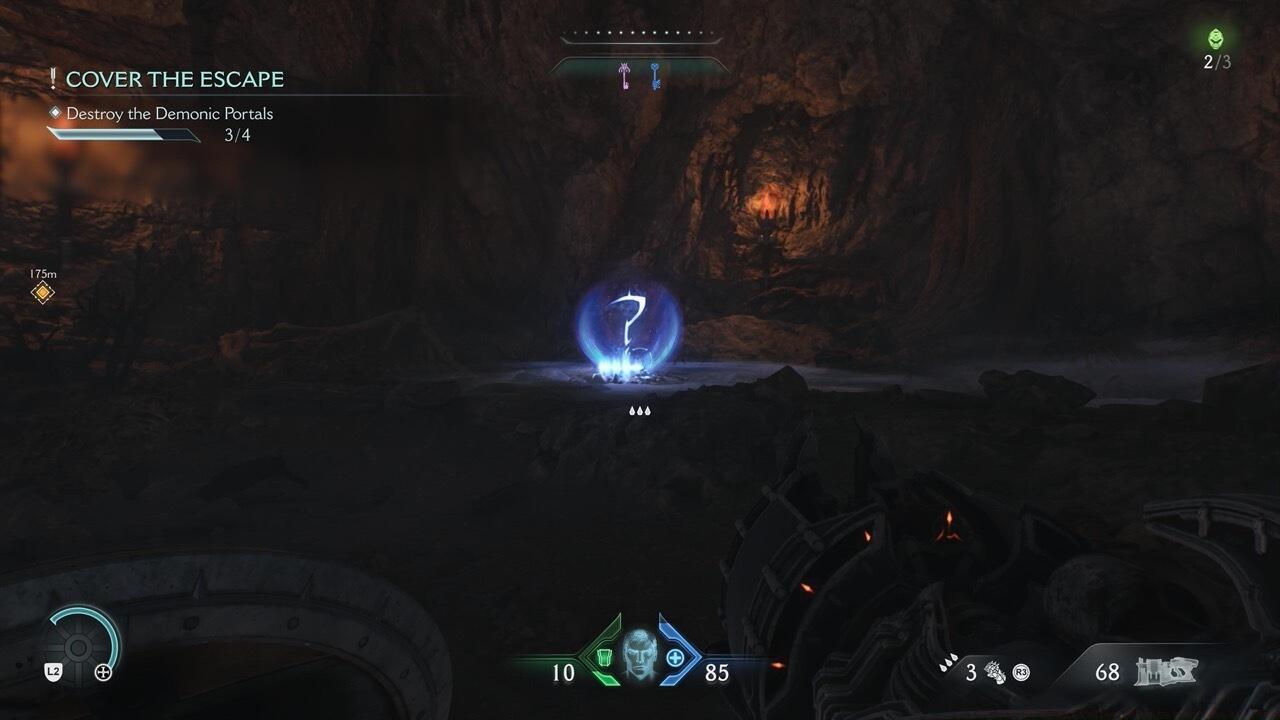Image resolution: width=1280 pixels, height=720 pixels.
Task: Select the Cover the Escape objective title
Action: tap(174, 79)
